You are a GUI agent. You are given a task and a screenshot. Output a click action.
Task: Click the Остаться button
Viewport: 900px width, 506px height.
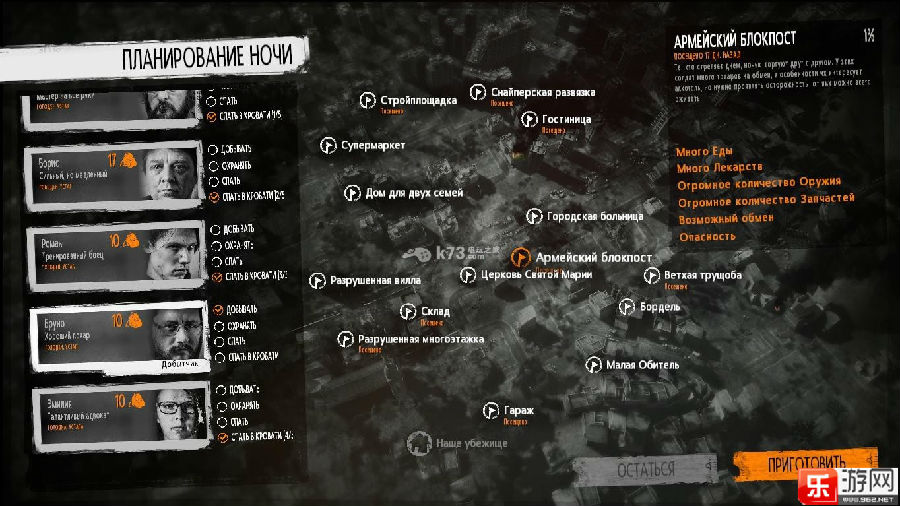(646, 469)
